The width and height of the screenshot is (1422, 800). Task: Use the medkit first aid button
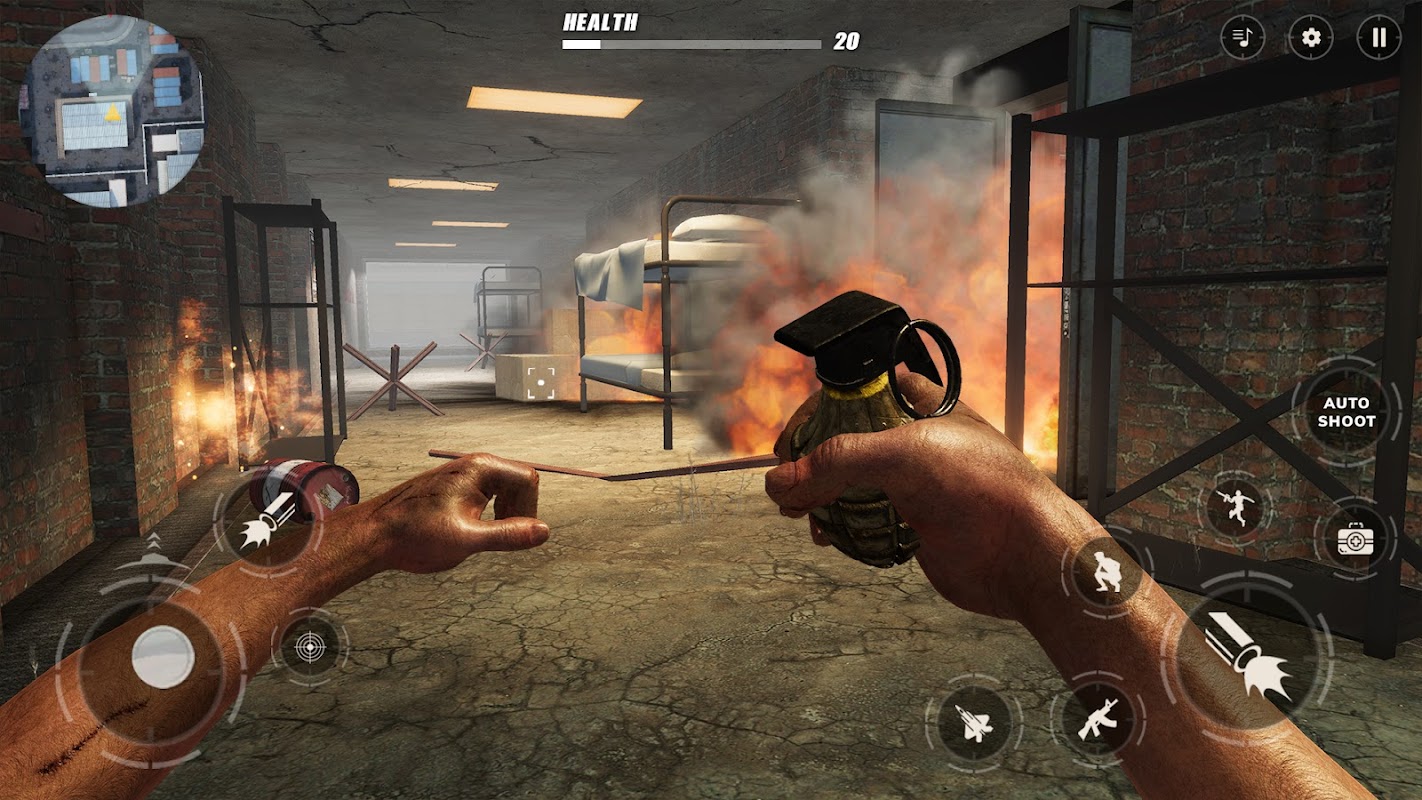[1356, 539]
